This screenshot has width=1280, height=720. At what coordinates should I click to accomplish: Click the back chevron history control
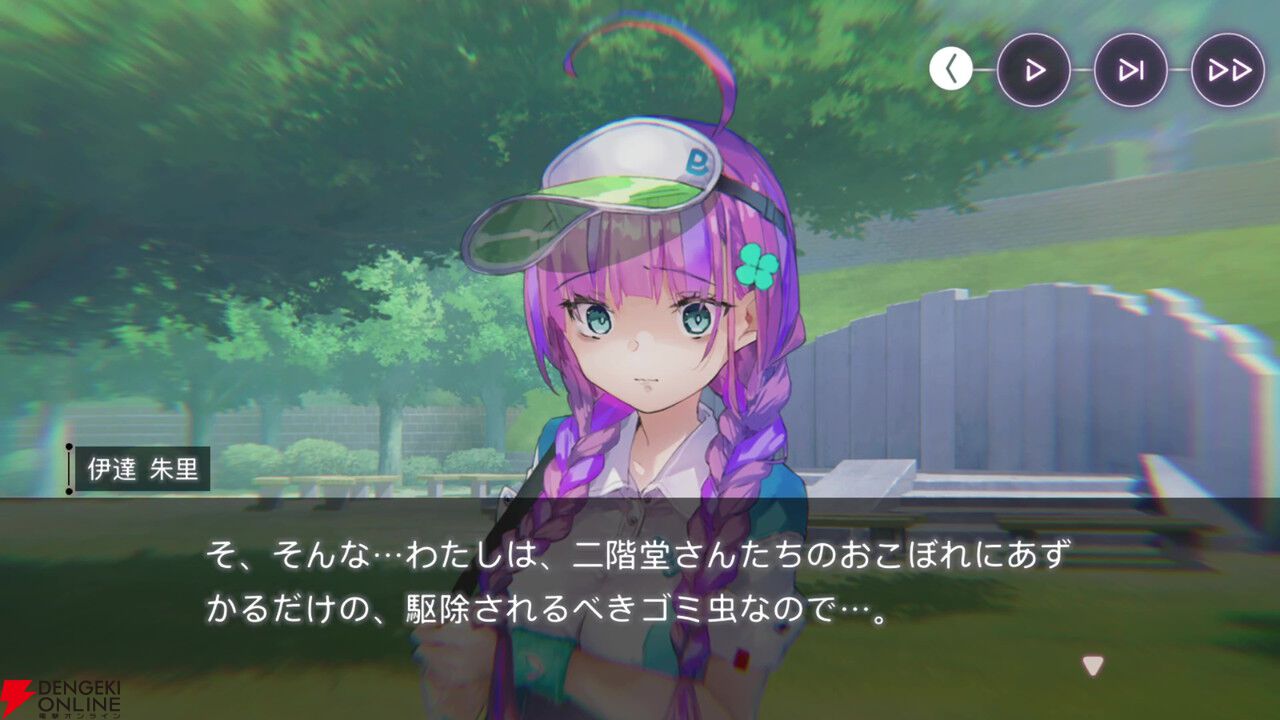pyautogui.click(x=951, y=70)
